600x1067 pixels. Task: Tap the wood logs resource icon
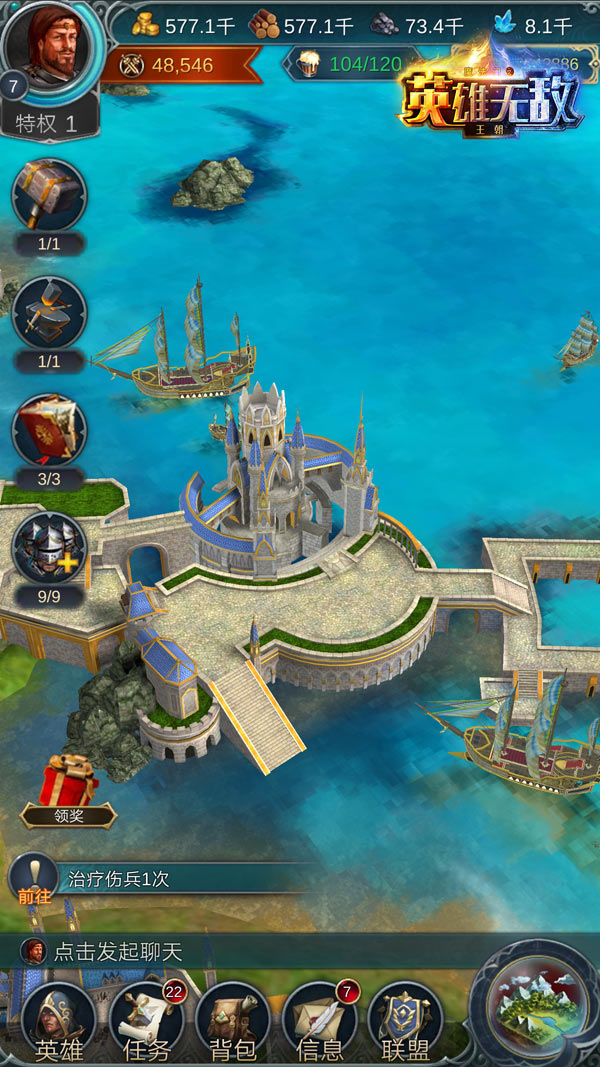tap(265, 24)
